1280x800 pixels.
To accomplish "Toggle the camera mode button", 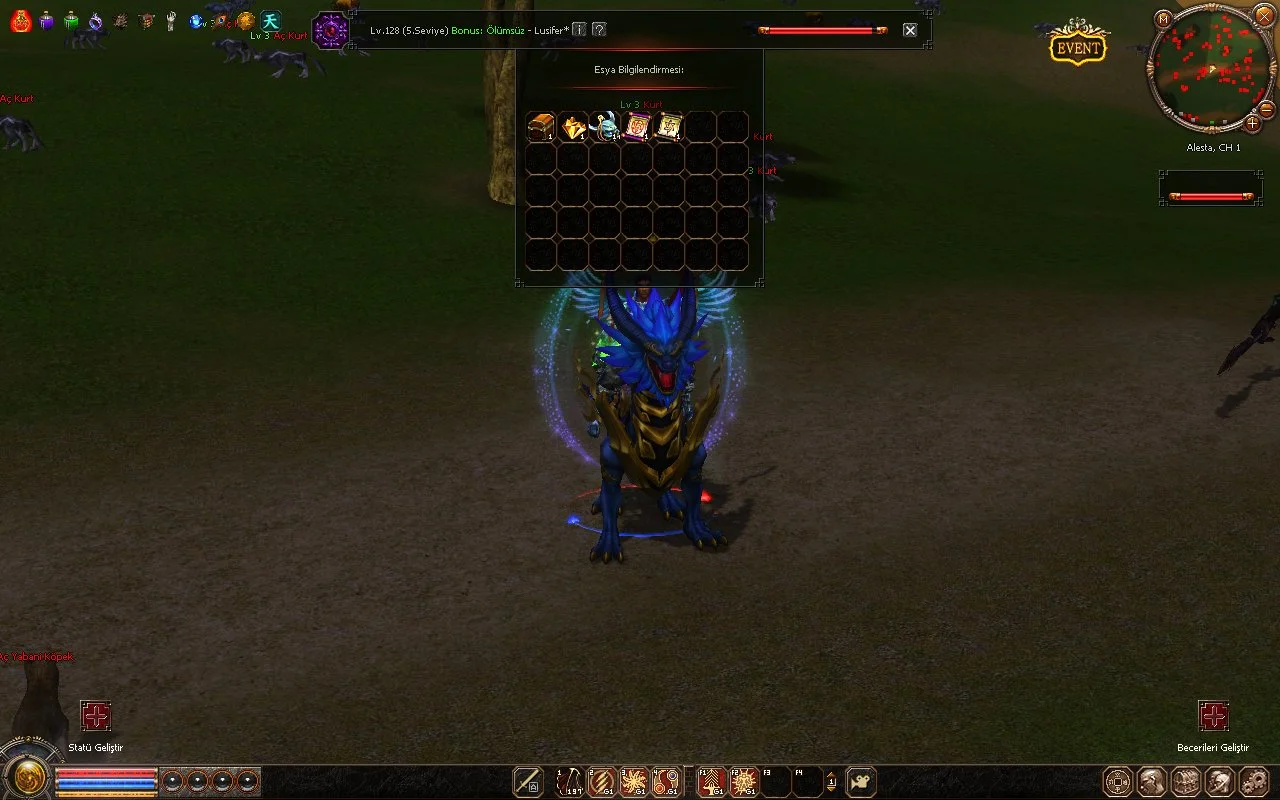I will [x=861, y=781].
